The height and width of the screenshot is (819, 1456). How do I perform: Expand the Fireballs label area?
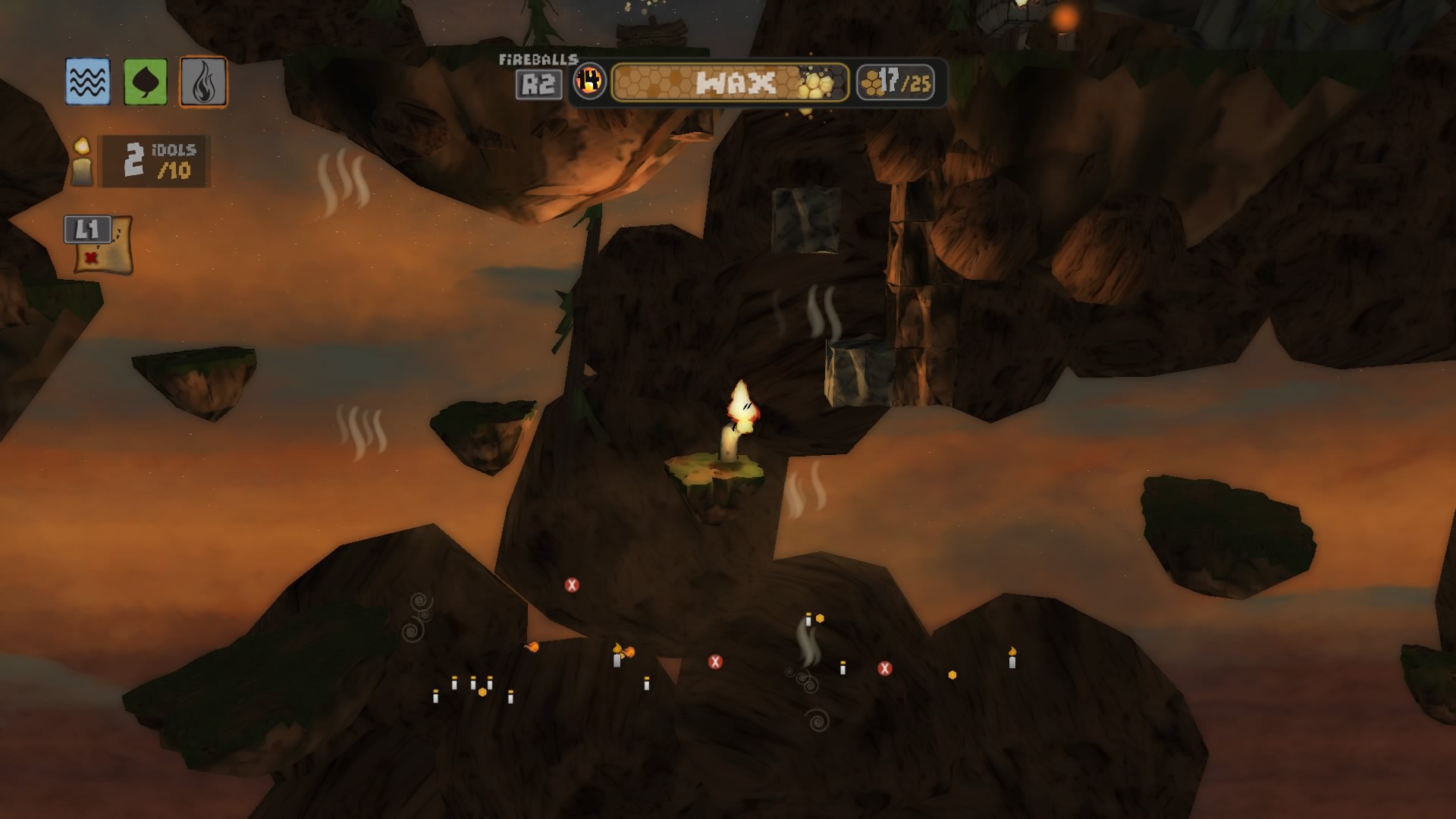point(538,60)
